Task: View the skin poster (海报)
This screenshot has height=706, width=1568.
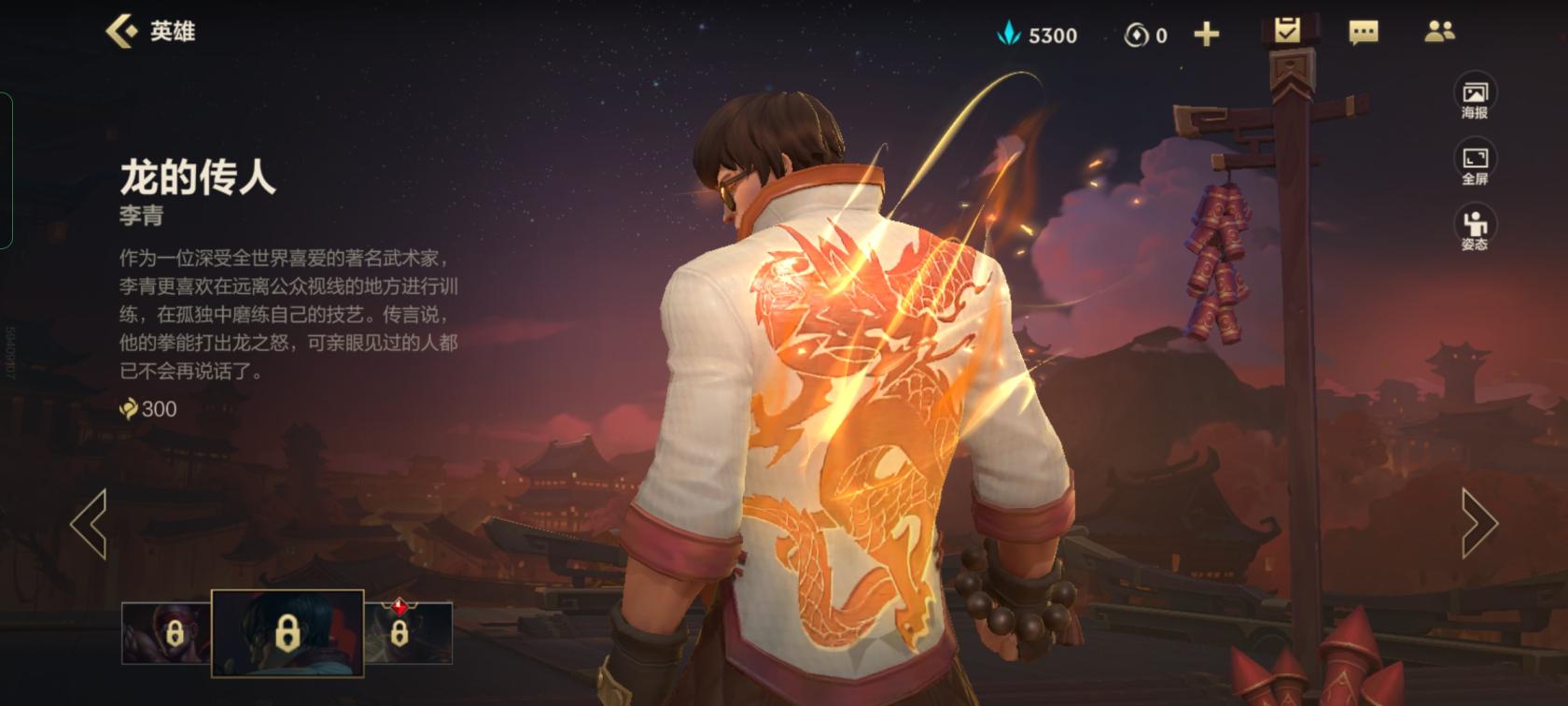Action: click(x=1475, y=98)
